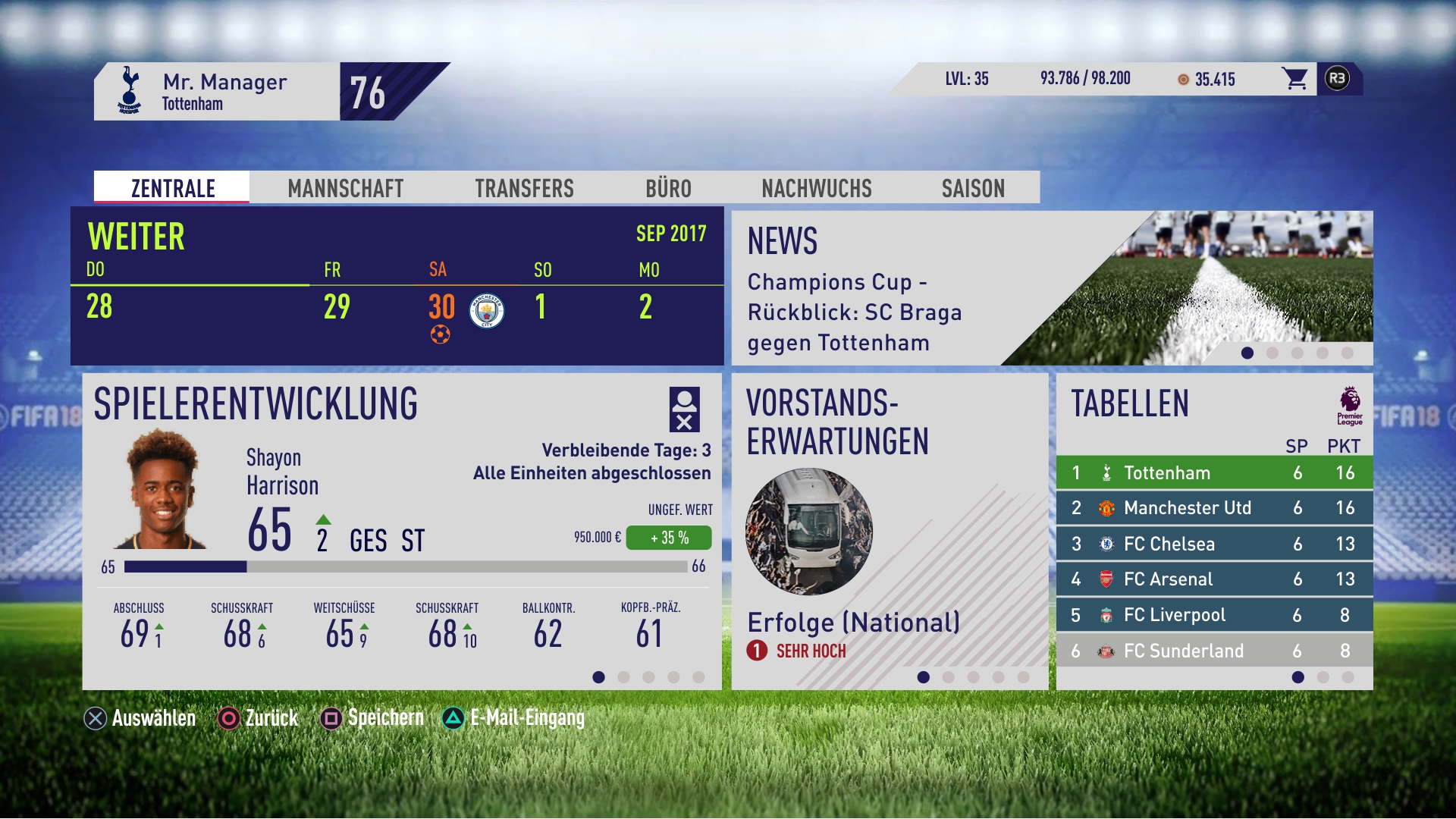View the Vorstandserwartungen board expectations panel

coord(889,531)
